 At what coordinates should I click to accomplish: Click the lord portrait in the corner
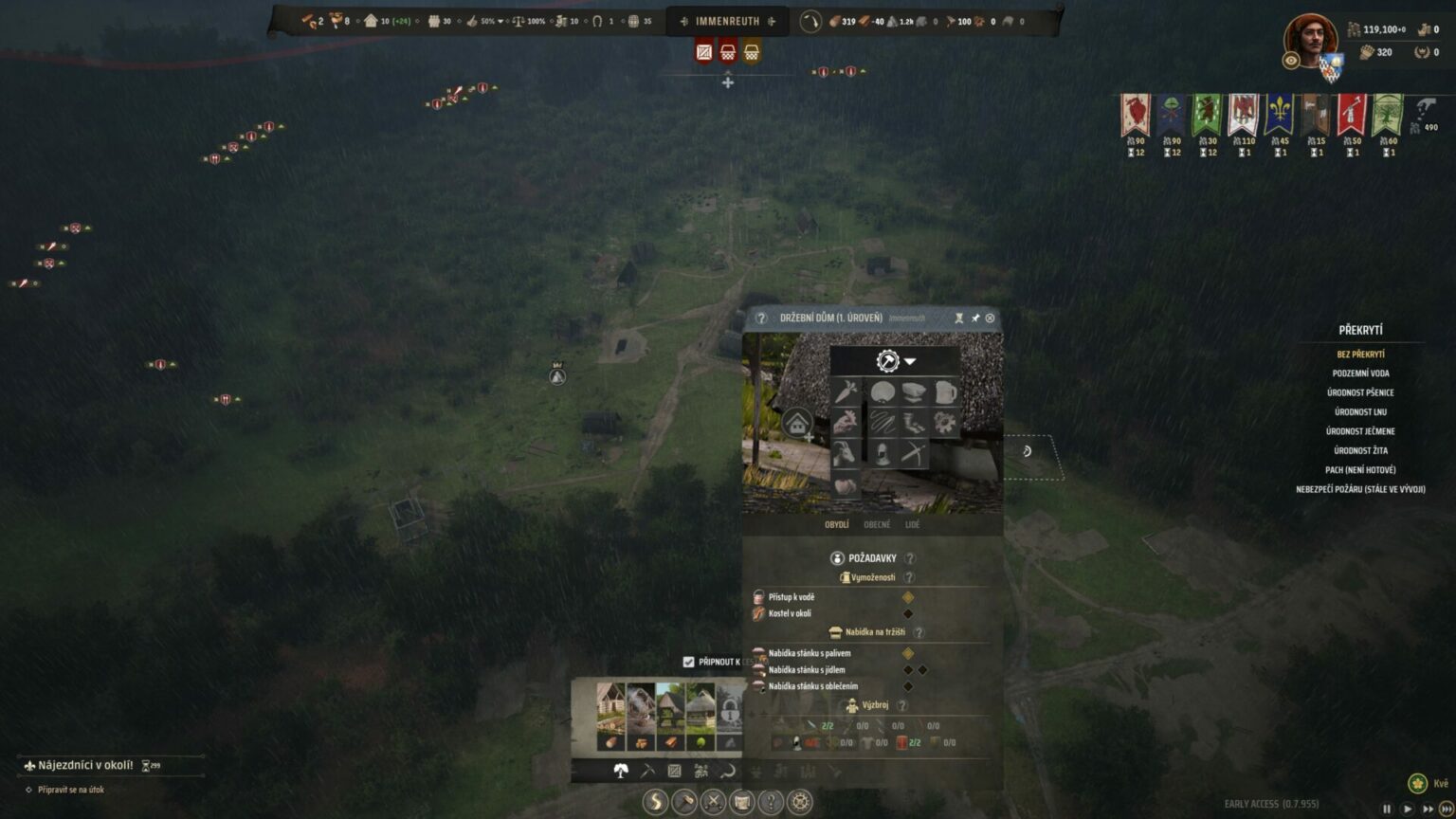pos(1310,42)
